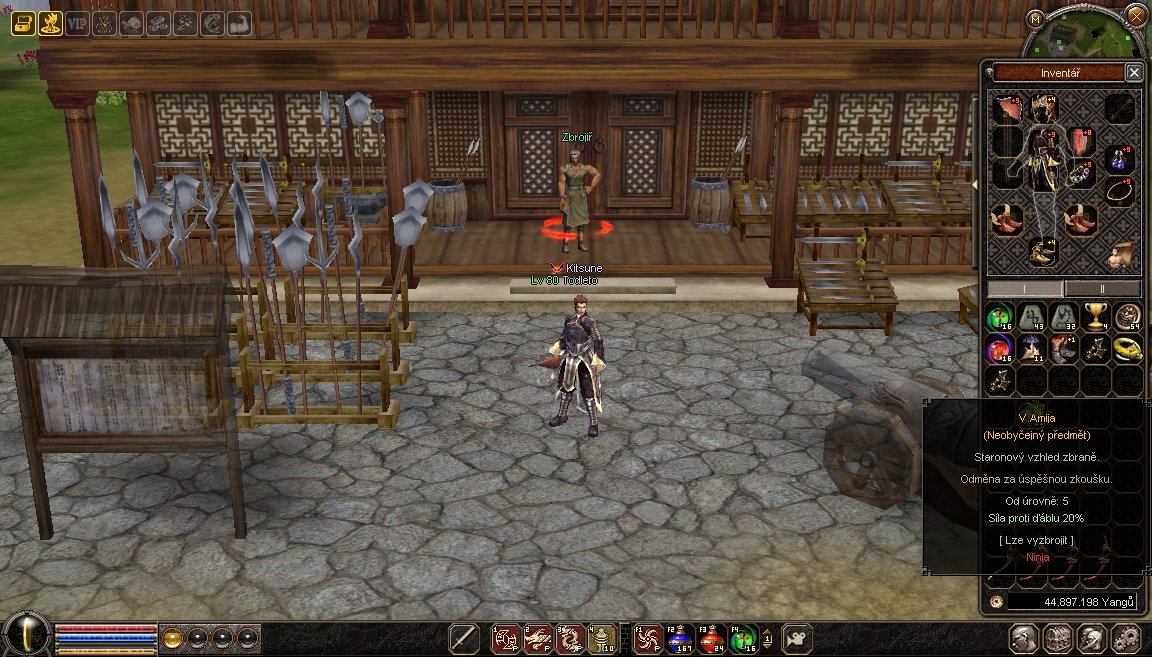The image size is (1152, 657).
Task: Select the equipped gold necklace slot
Action: tap(1120, 190)
